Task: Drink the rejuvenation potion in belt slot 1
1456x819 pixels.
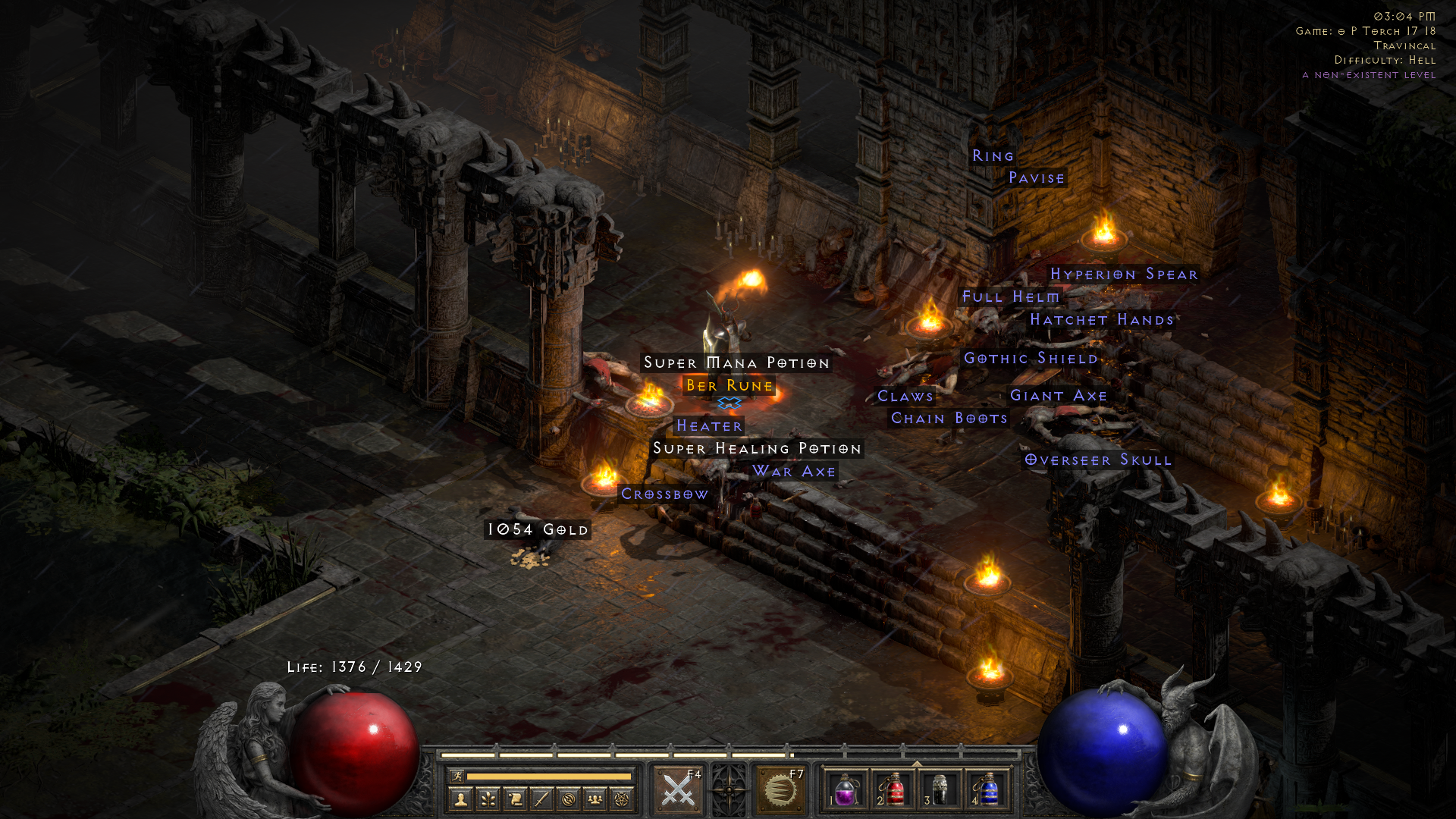Action: (x=846, y=789)
